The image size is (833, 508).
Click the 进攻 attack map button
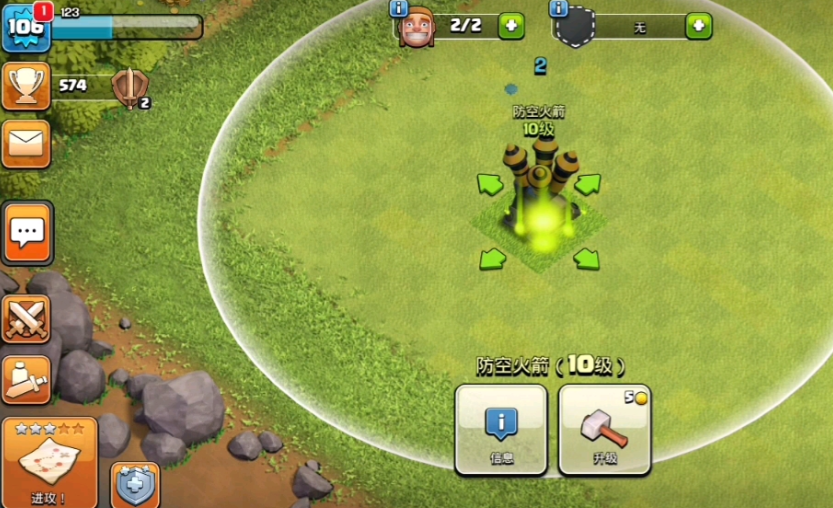pyautogui.click(x=49, y=461)
